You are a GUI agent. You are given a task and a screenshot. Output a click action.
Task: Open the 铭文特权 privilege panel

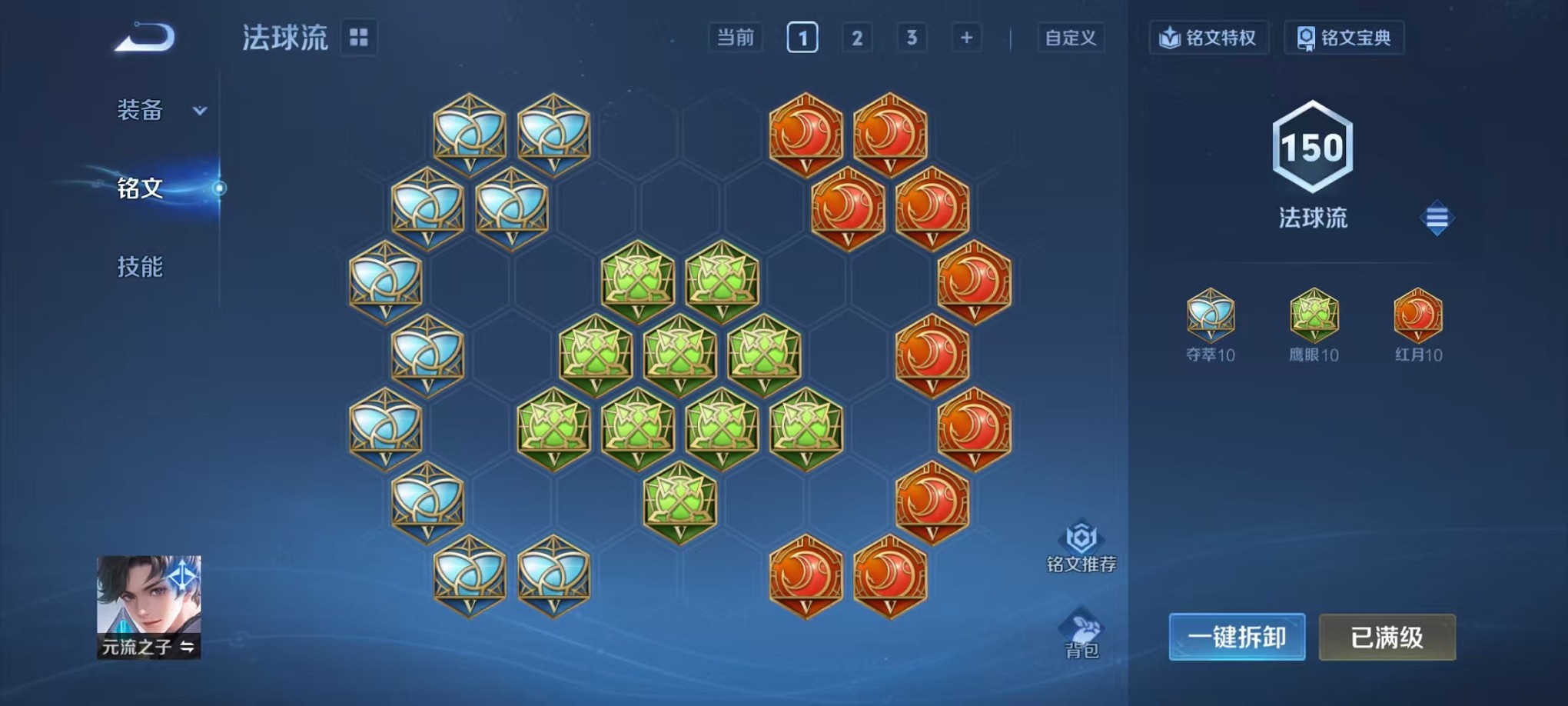pyautogui.click(x=1210, y=37)
